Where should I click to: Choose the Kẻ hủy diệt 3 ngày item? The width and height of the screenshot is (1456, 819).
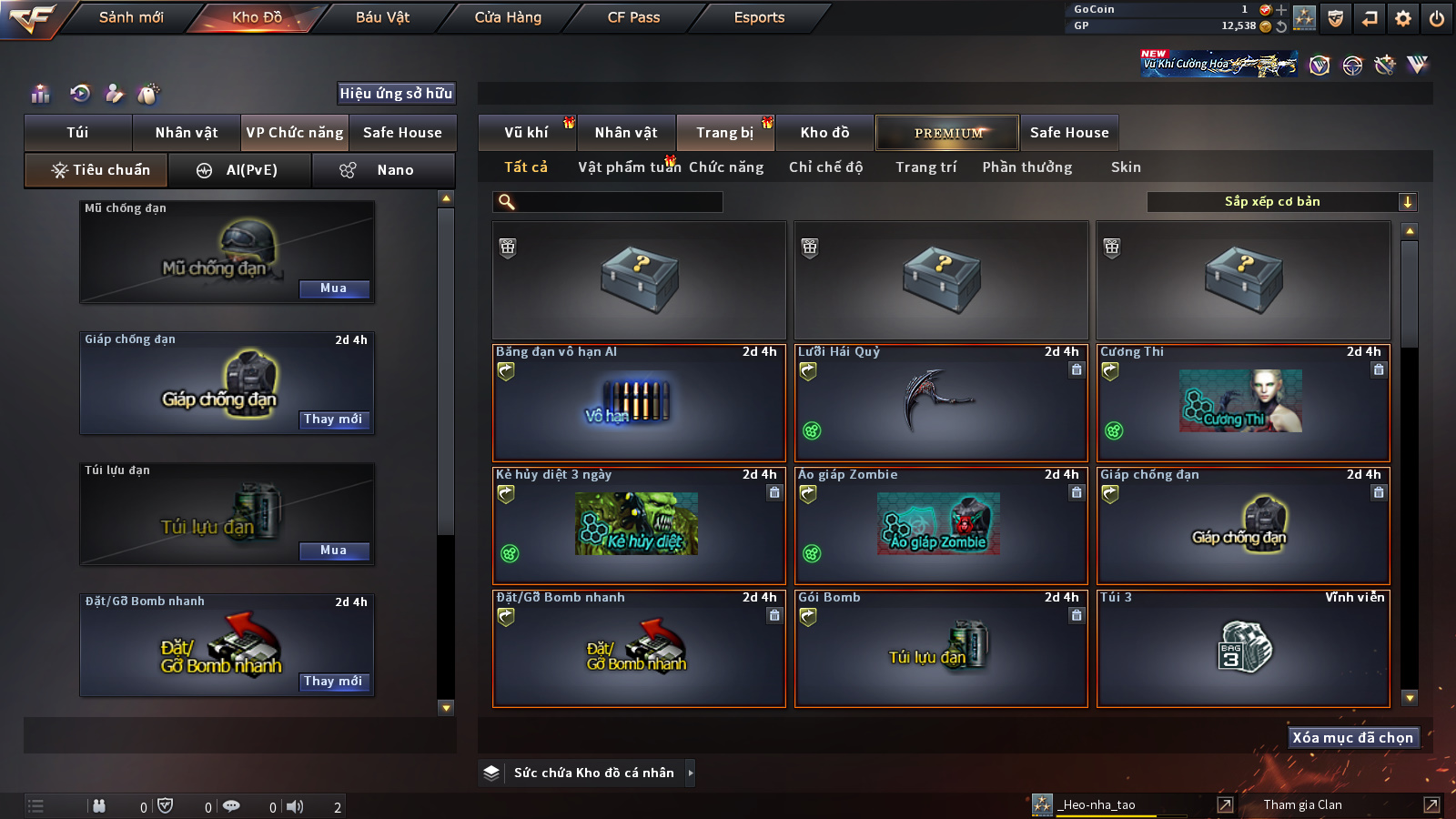639,526
